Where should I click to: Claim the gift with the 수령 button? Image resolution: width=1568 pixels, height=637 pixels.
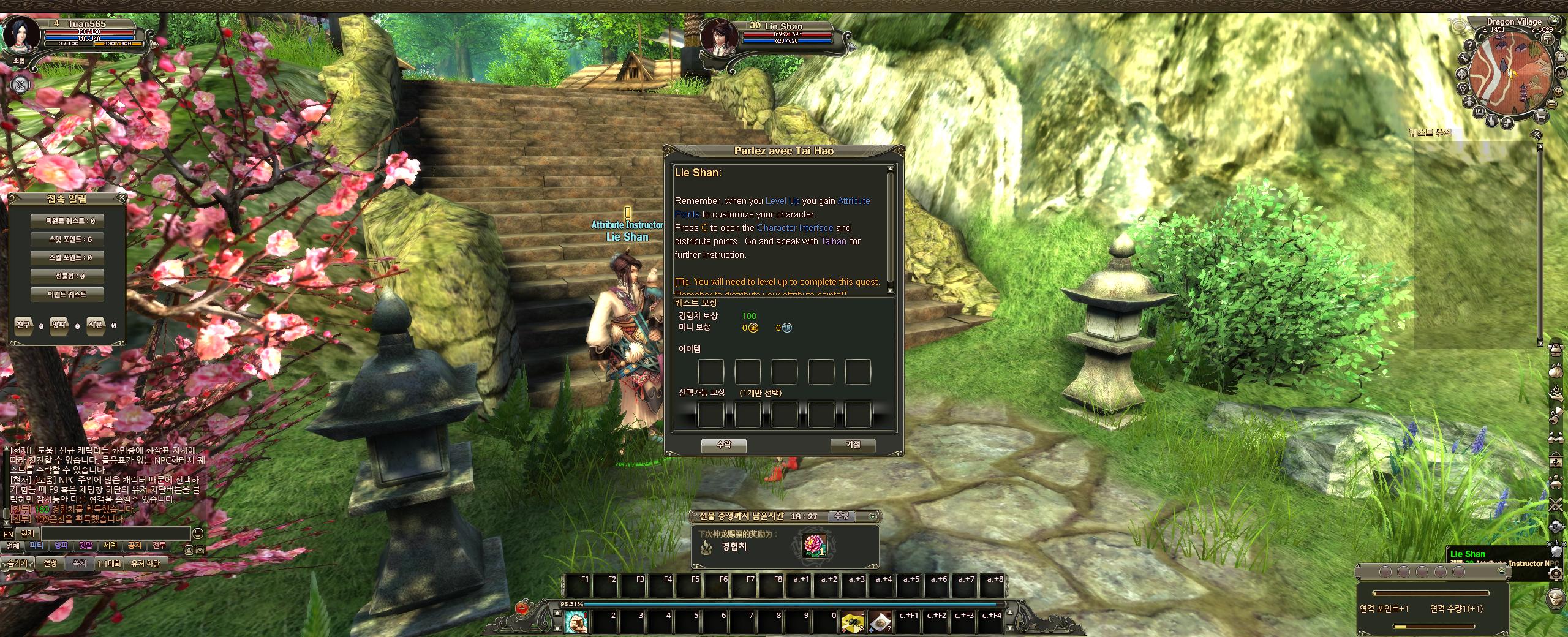click(x=842, y=516)
